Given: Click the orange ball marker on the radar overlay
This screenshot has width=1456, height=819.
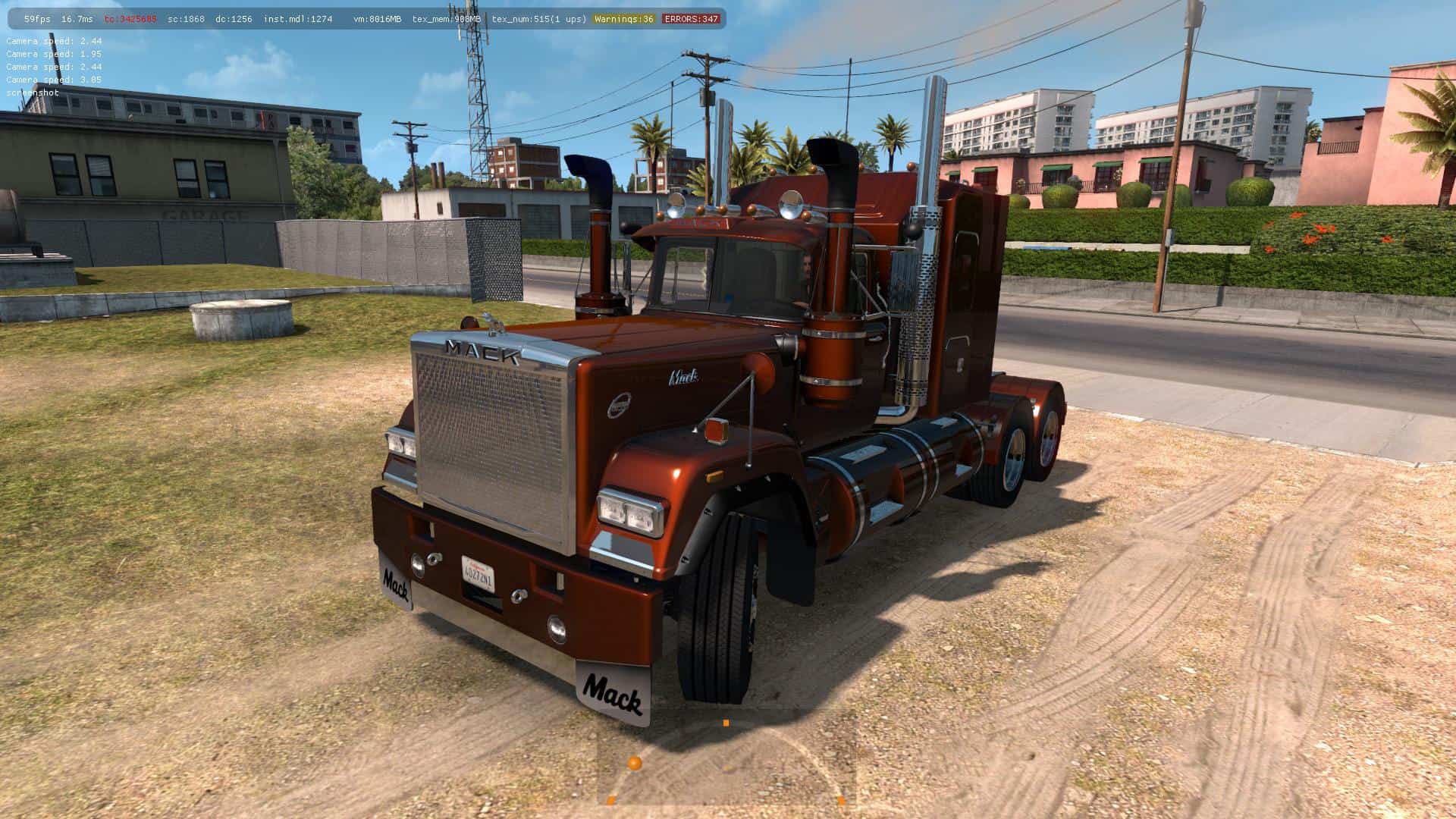Looking at the screenshot, I should (x=635, y=763).
